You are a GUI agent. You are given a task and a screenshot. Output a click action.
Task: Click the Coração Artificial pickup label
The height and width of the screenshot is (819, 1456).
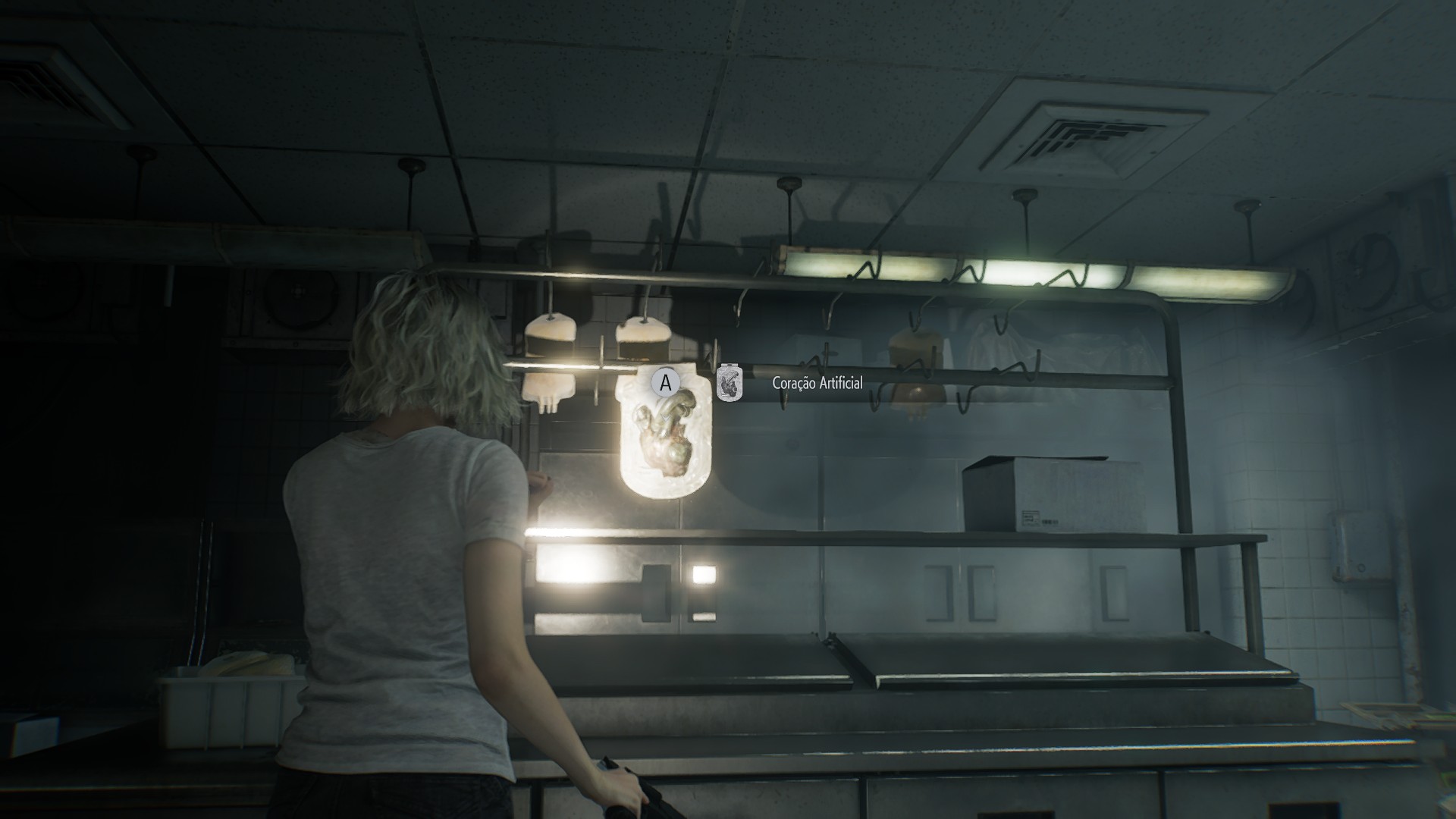(817, 384)
